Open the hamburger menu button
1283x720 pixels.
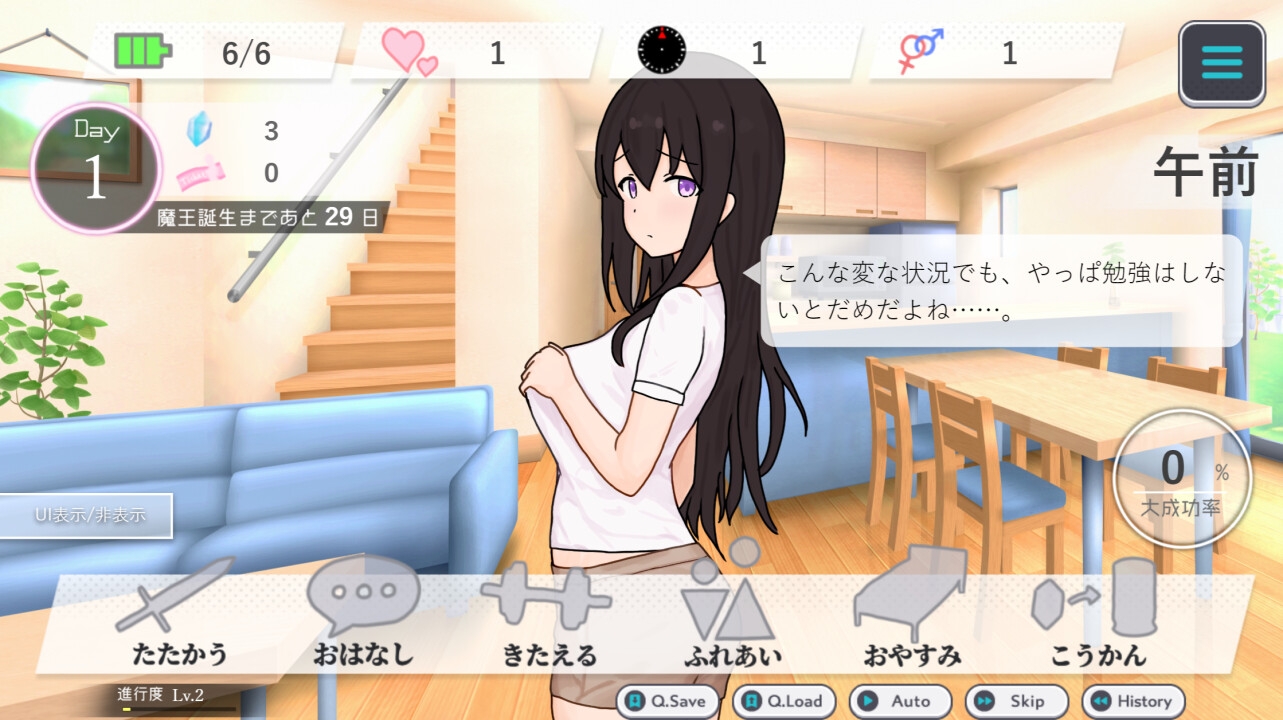click(1221, 63)
